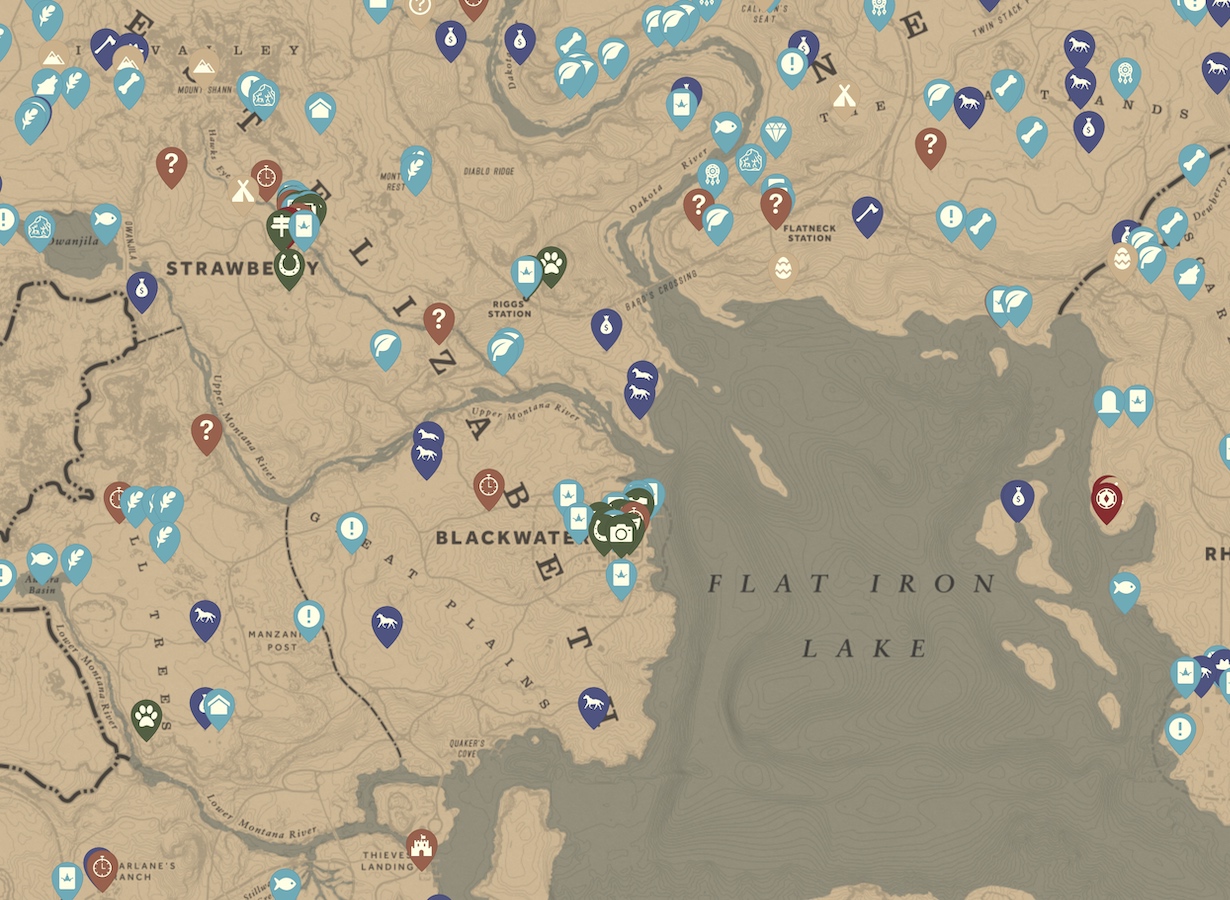Click the question mark marker near Riggs Station
The image size is (1230, 900).
point(438,320)
